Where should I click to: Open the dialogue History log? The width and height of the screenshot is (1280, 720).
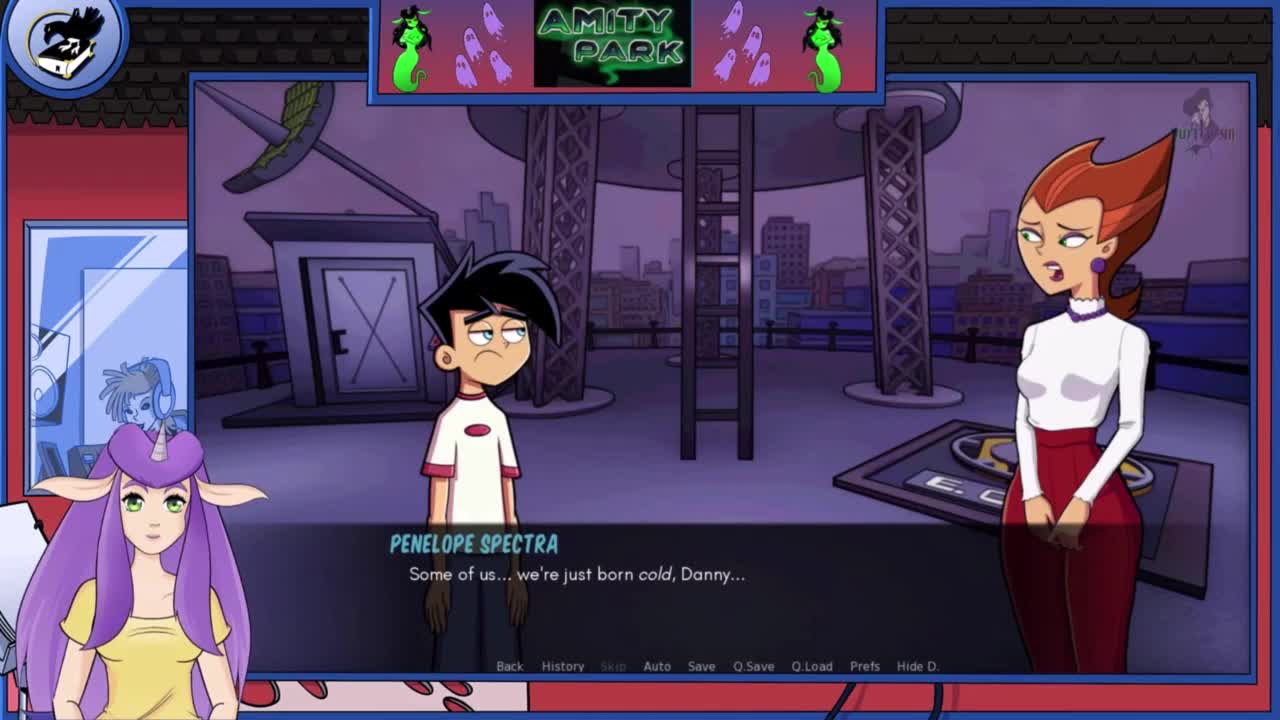pyautogui.click(x=563, y=666)
